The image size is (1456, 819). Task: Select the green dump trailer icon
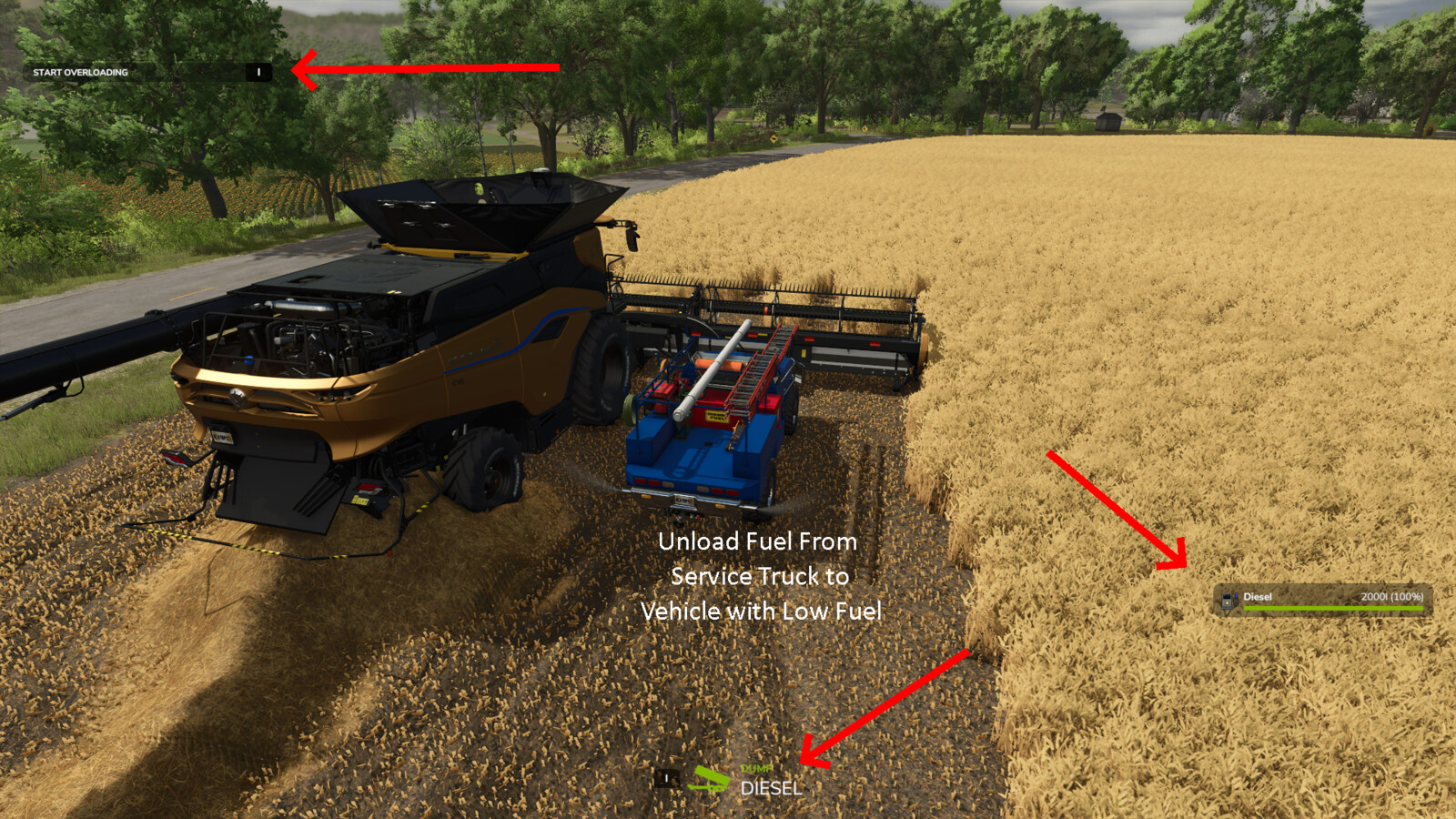click(x=710, y=779)
